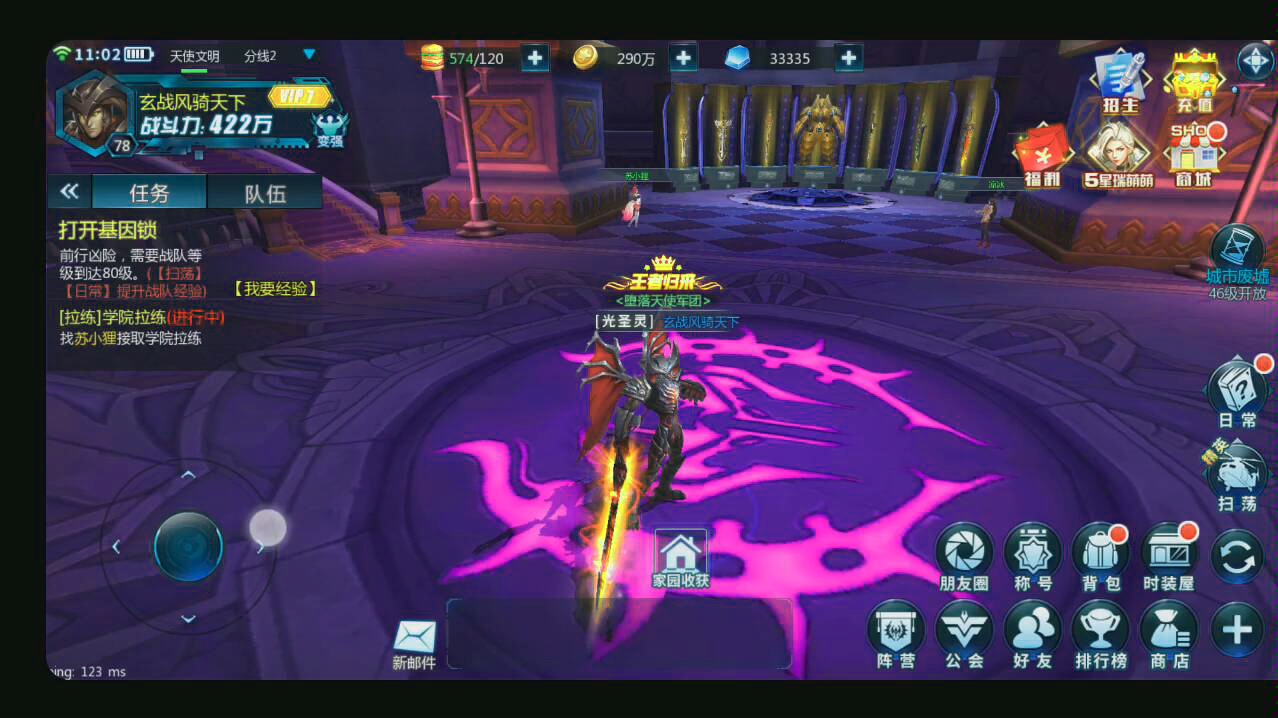Open the 公会 guild menu
This screenshot has height=718, width=1278.
point(964,634)
